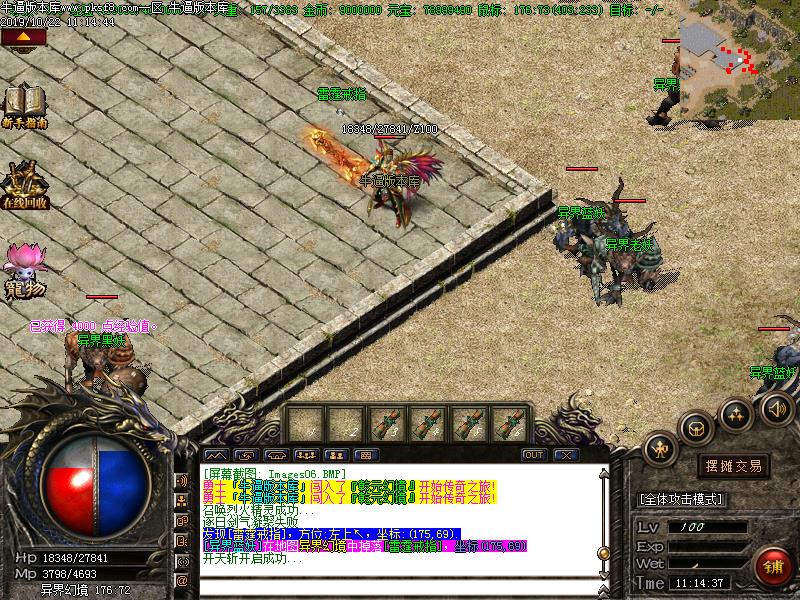This screenshot has height=600, width=800.
Task: Use the scroll item in belt slot 4
Action: 427,423
